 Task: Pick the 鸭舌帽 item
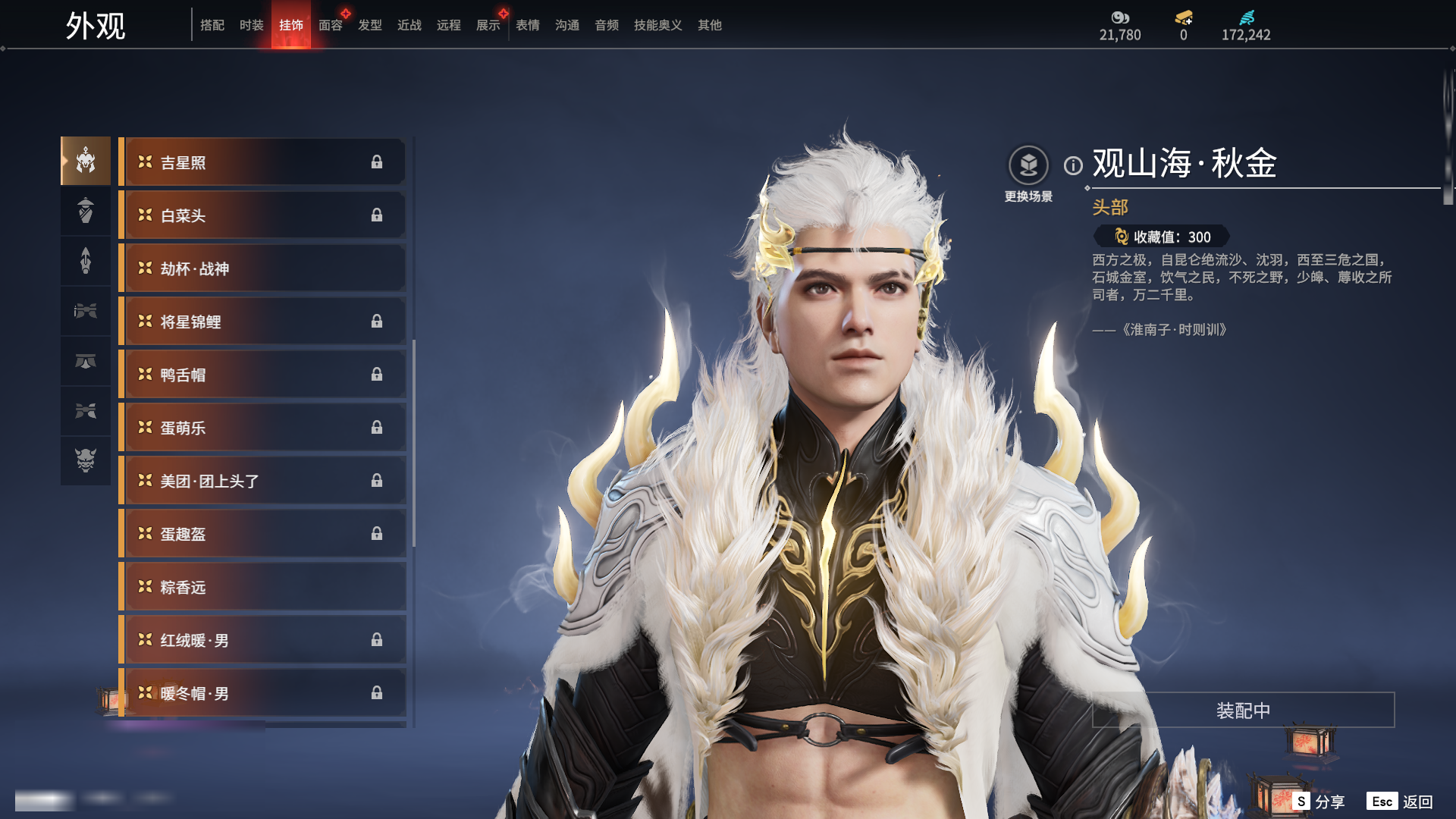262,375
